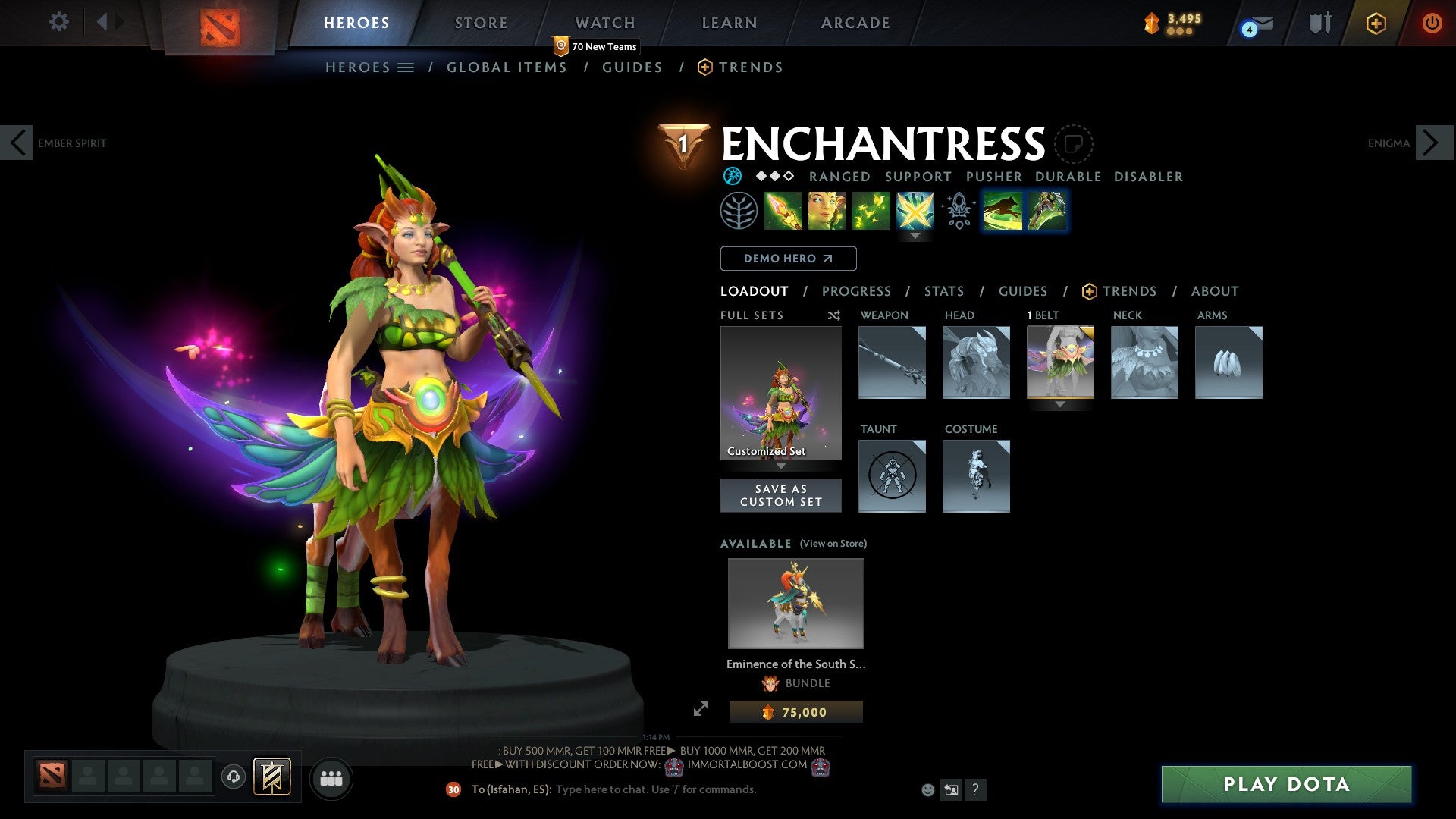Switch to the Progress tab
The height and width of the screenshot is (819, 1456).
(x=857, y=290)
